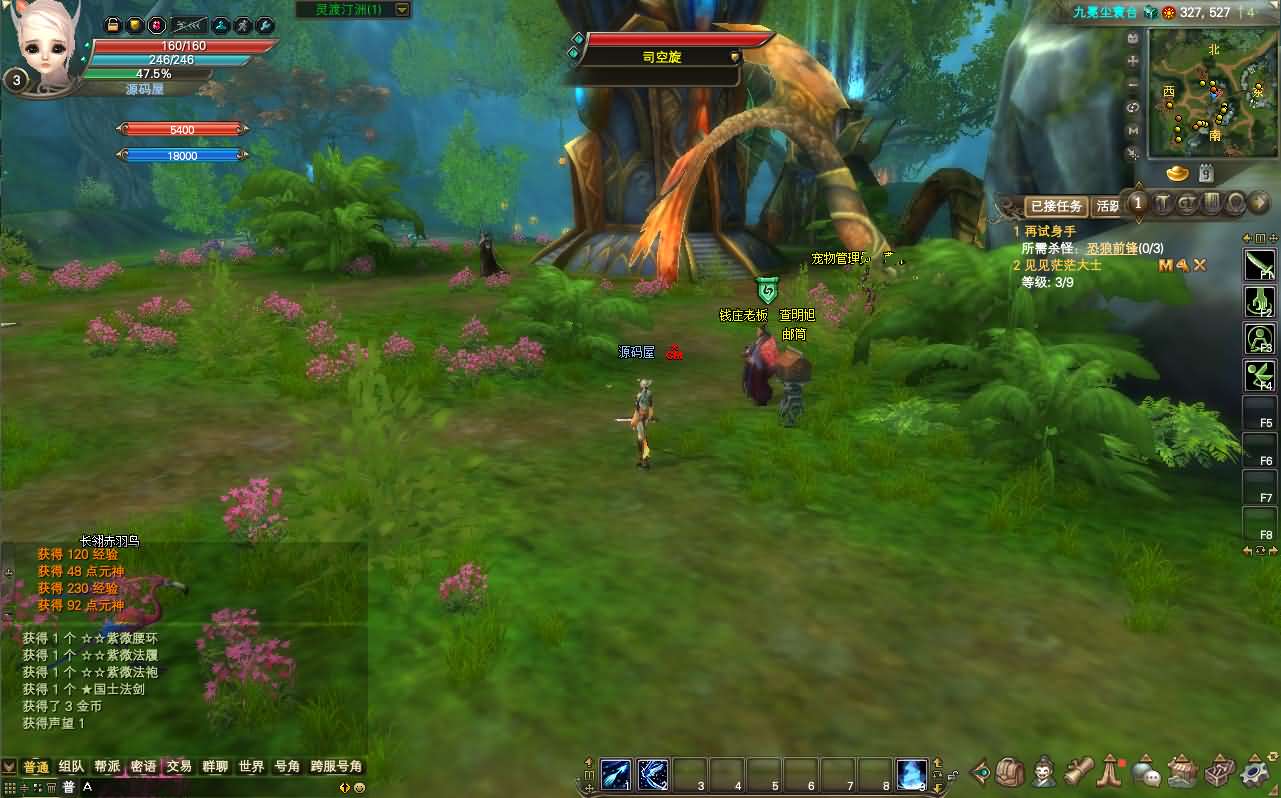Open the 灵渡汀洲 channel dropdown
1281x798 pixels.
point(402,9)
